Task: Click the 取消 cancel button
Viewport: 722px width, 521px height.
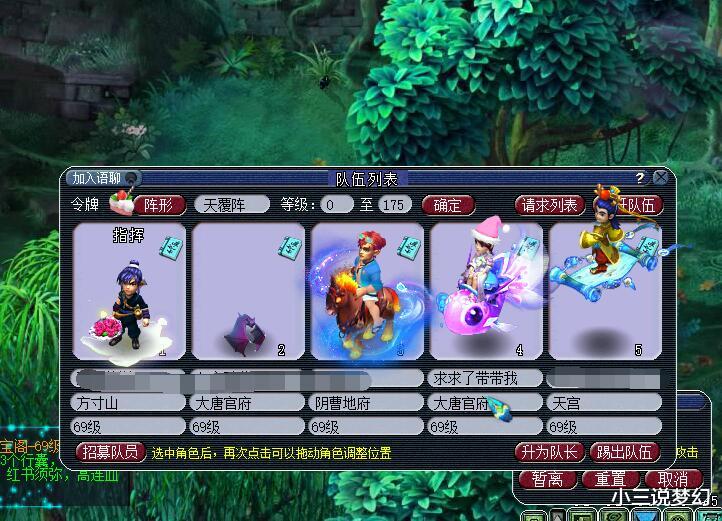Action: 672,479
